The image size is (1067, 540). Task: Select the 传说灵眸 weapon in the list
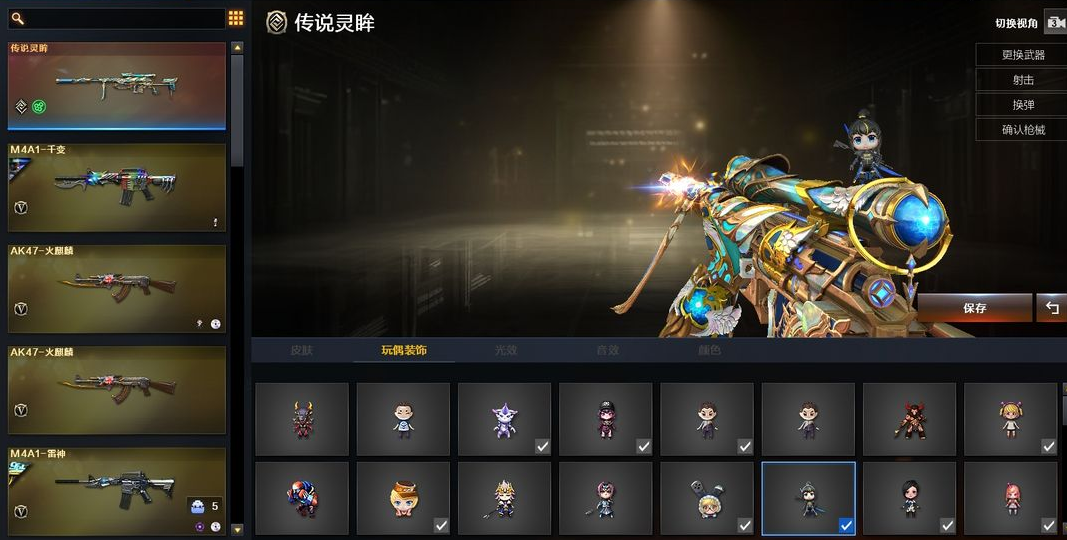117,86
